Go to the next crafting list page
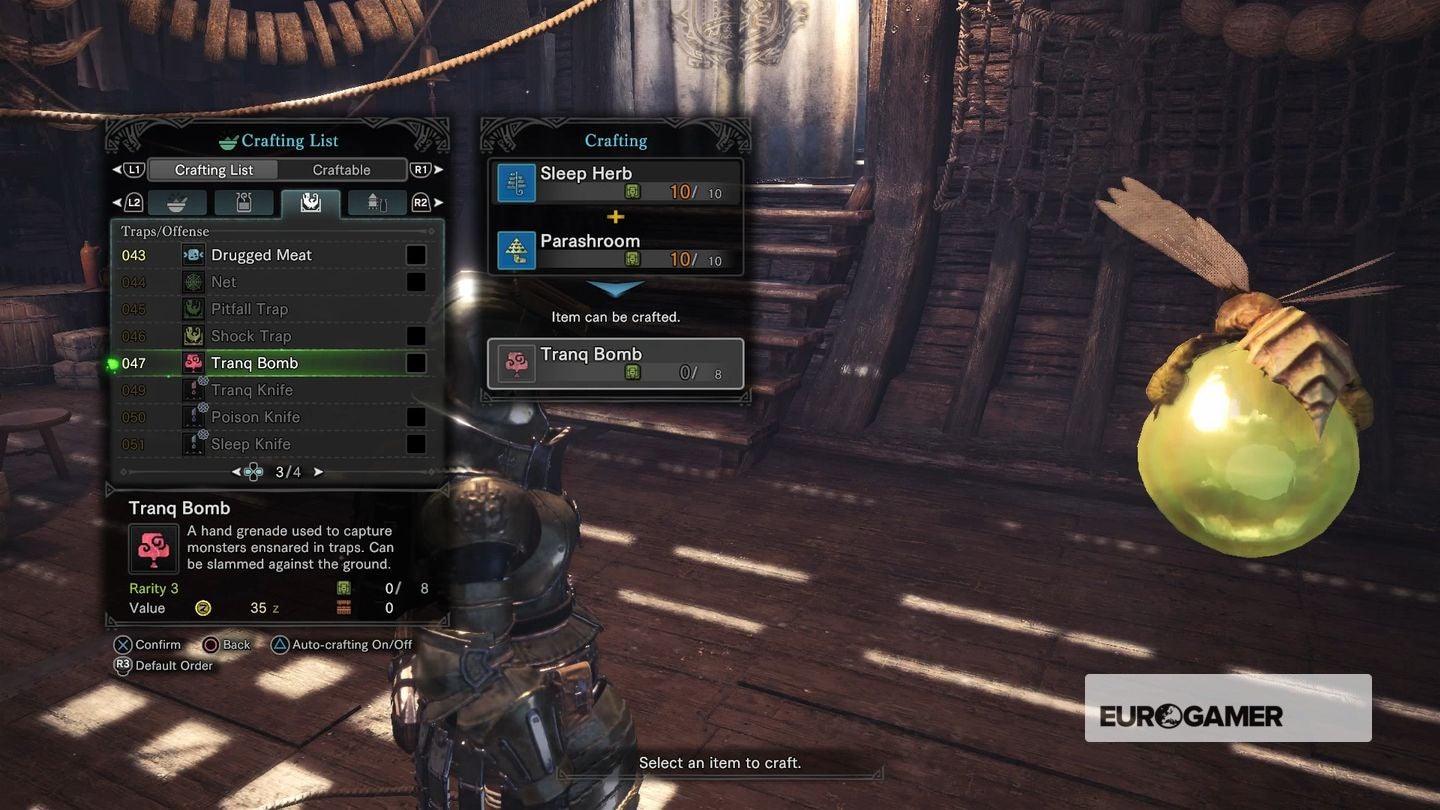 pyautogui.click(x=319, y=472)
